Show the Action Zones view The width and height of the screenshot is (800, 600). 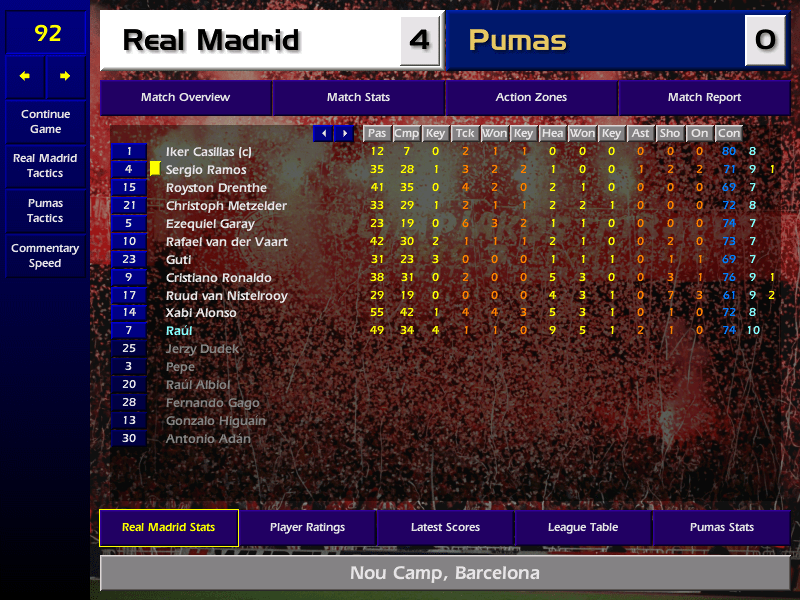tap(531, 98)
